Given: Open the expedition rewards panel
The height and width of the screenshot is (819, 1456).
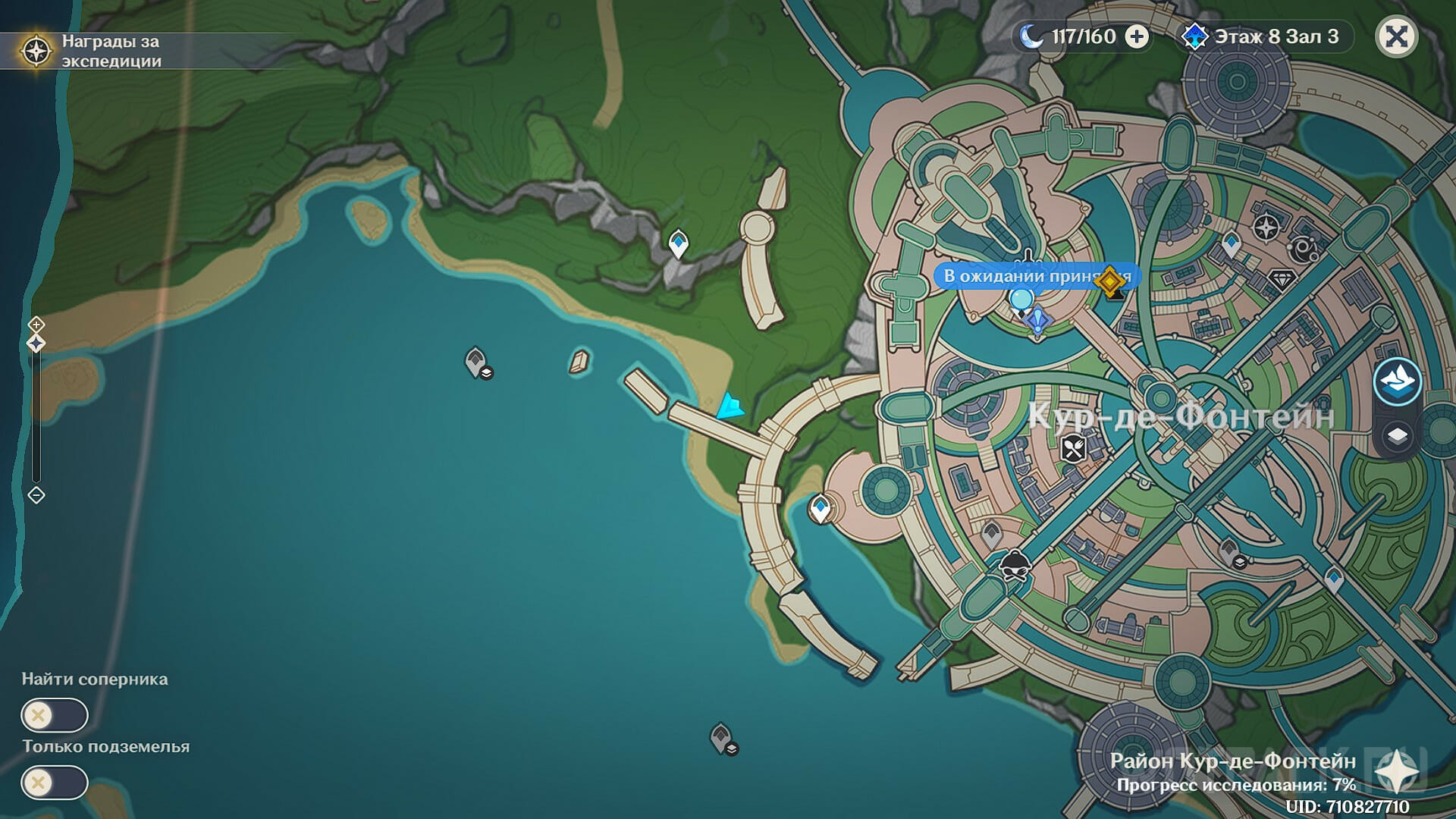Looking at the screenshot, I should 36,52.
